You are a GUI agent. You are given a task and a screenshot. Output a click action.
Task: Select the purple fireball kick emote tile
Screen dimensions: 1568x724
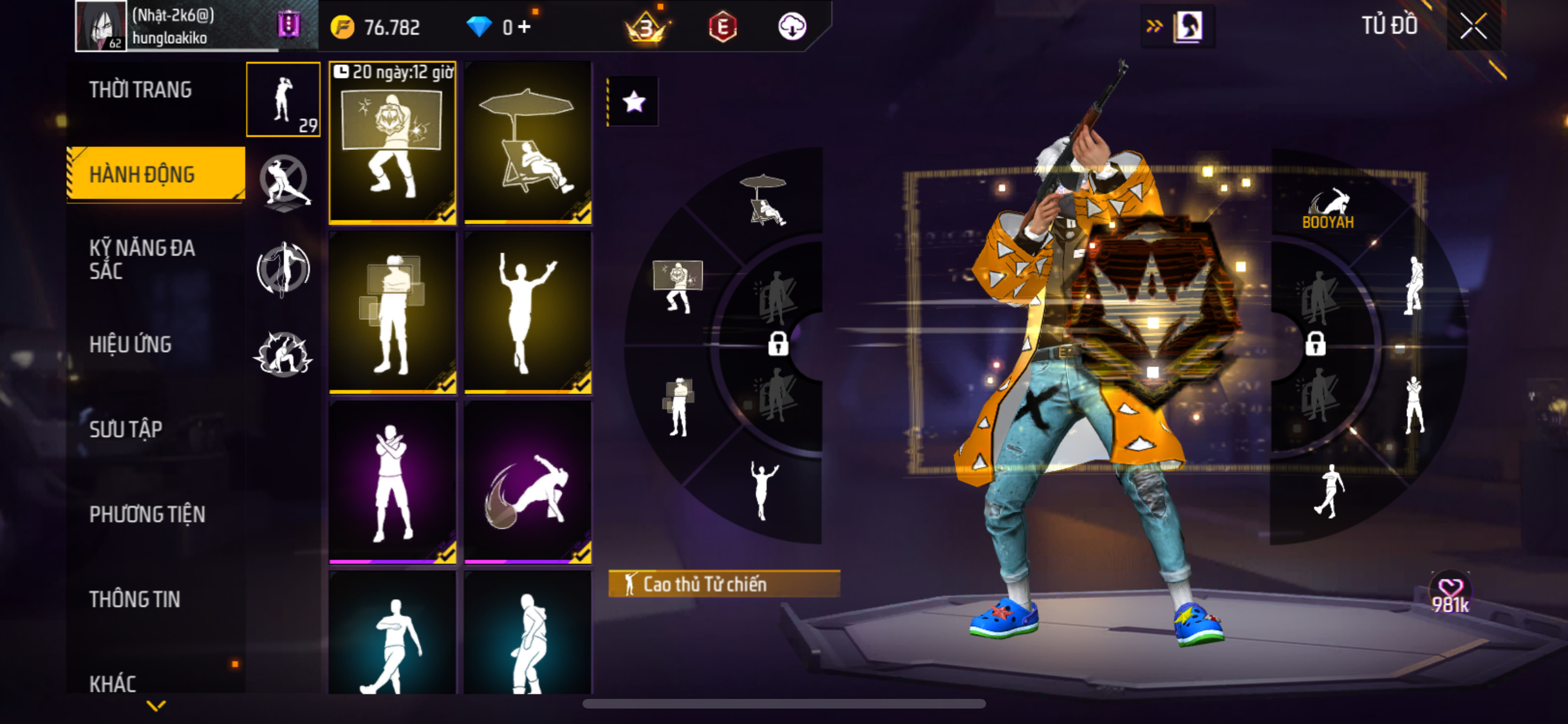(528, 483)
